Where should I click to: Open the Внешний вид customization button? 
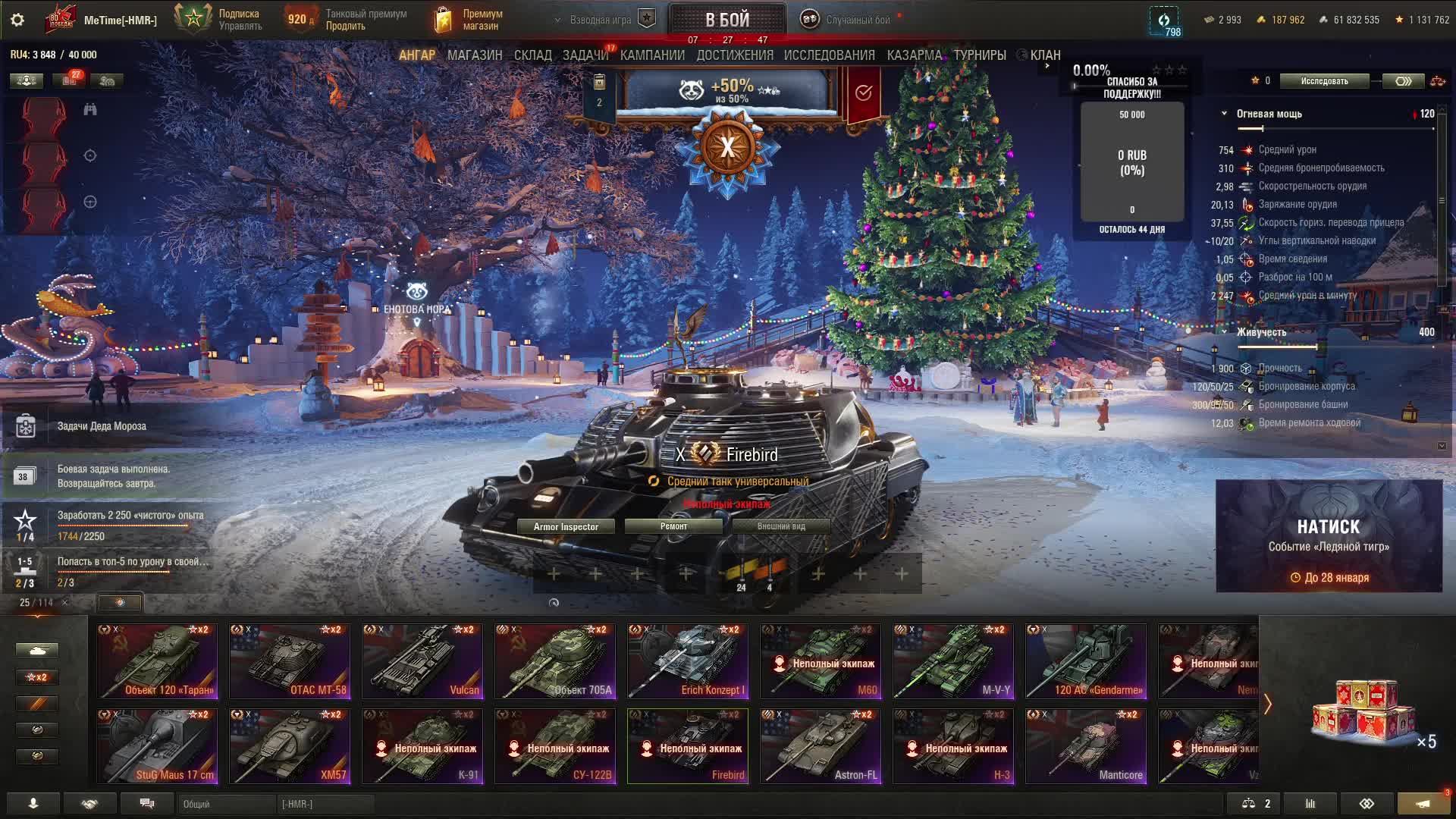point(781,526)
